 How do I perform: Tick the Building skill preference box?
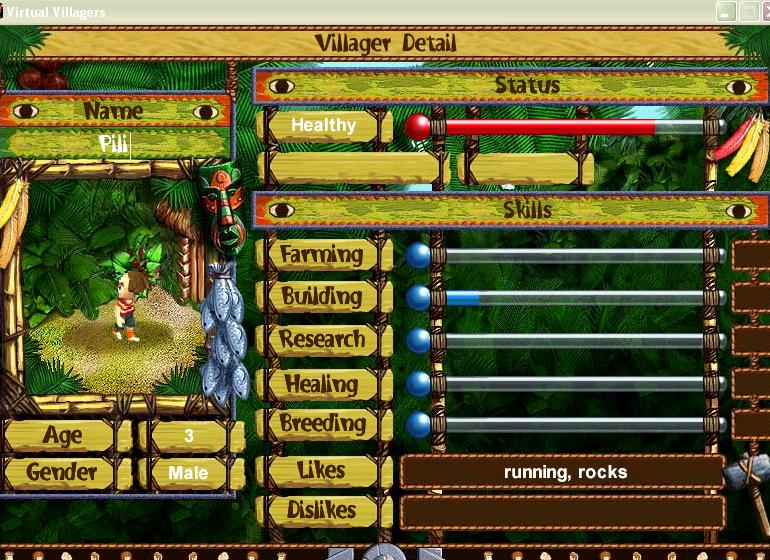751,297
